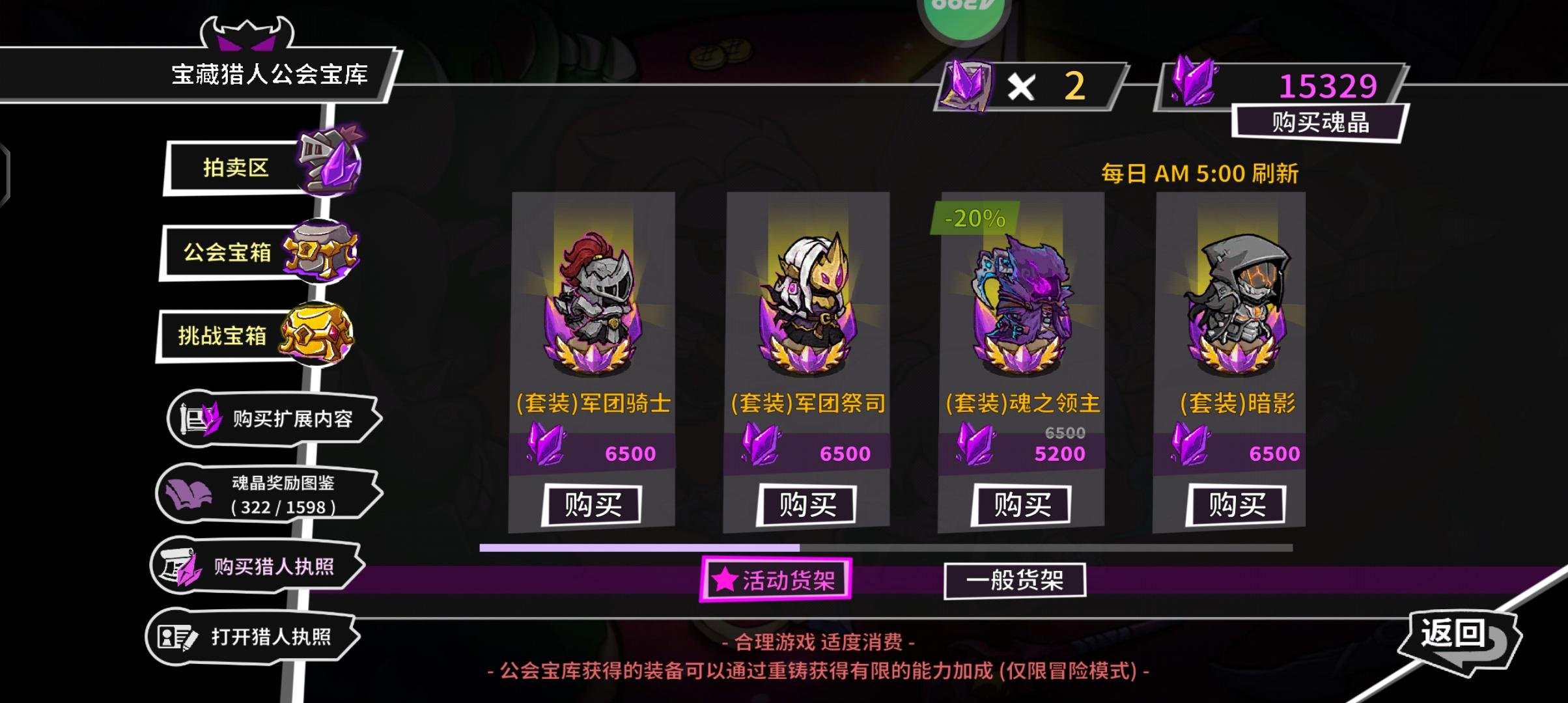Purchase the 军团骑士 set item
Screen dimensions: 1568x703
pos(591,503)
